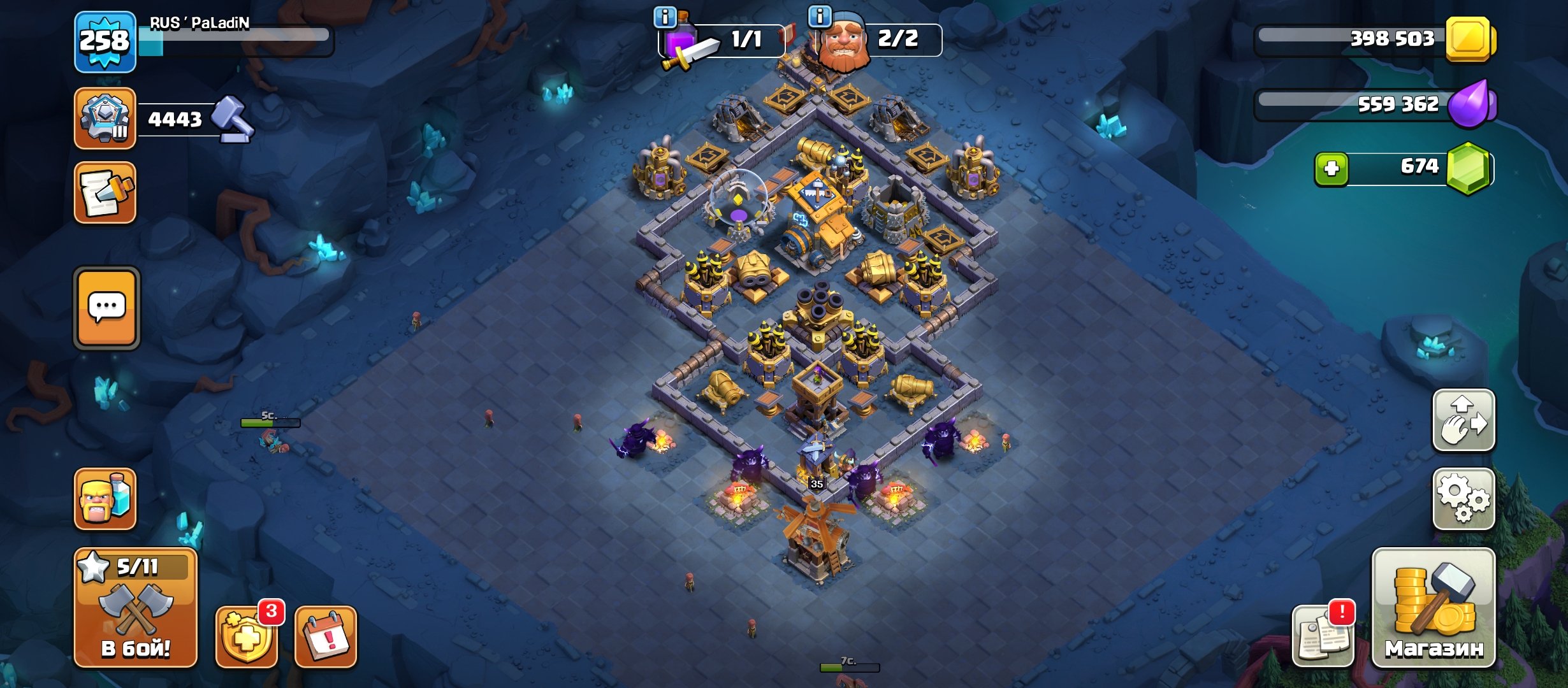This screenshot has width=1568, height=688.
Task: Show info for the master builder
Action: 819,16
